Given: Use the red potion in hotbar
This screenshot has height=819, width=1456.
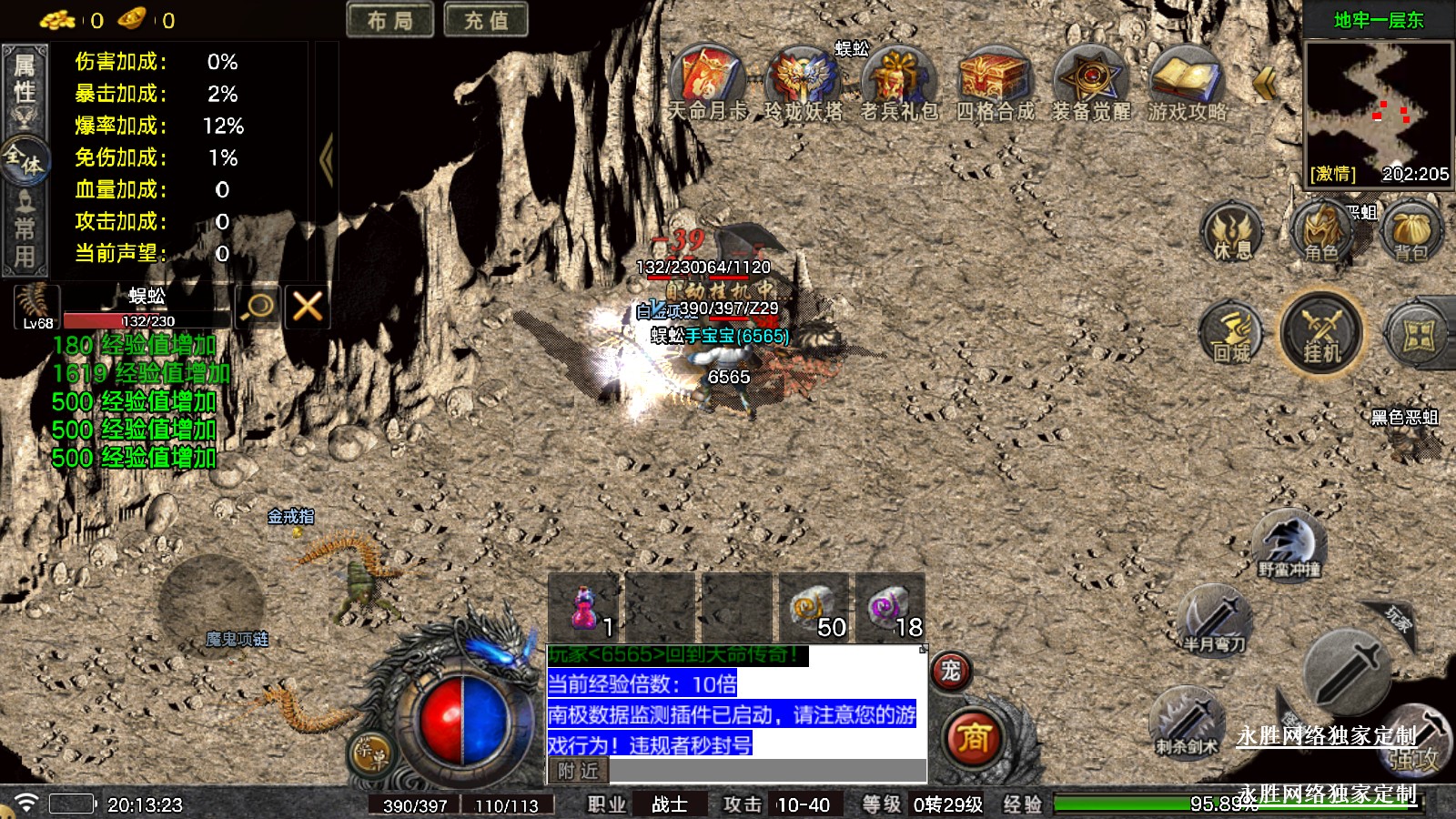Looking at the screenshot, I should 584,608.
